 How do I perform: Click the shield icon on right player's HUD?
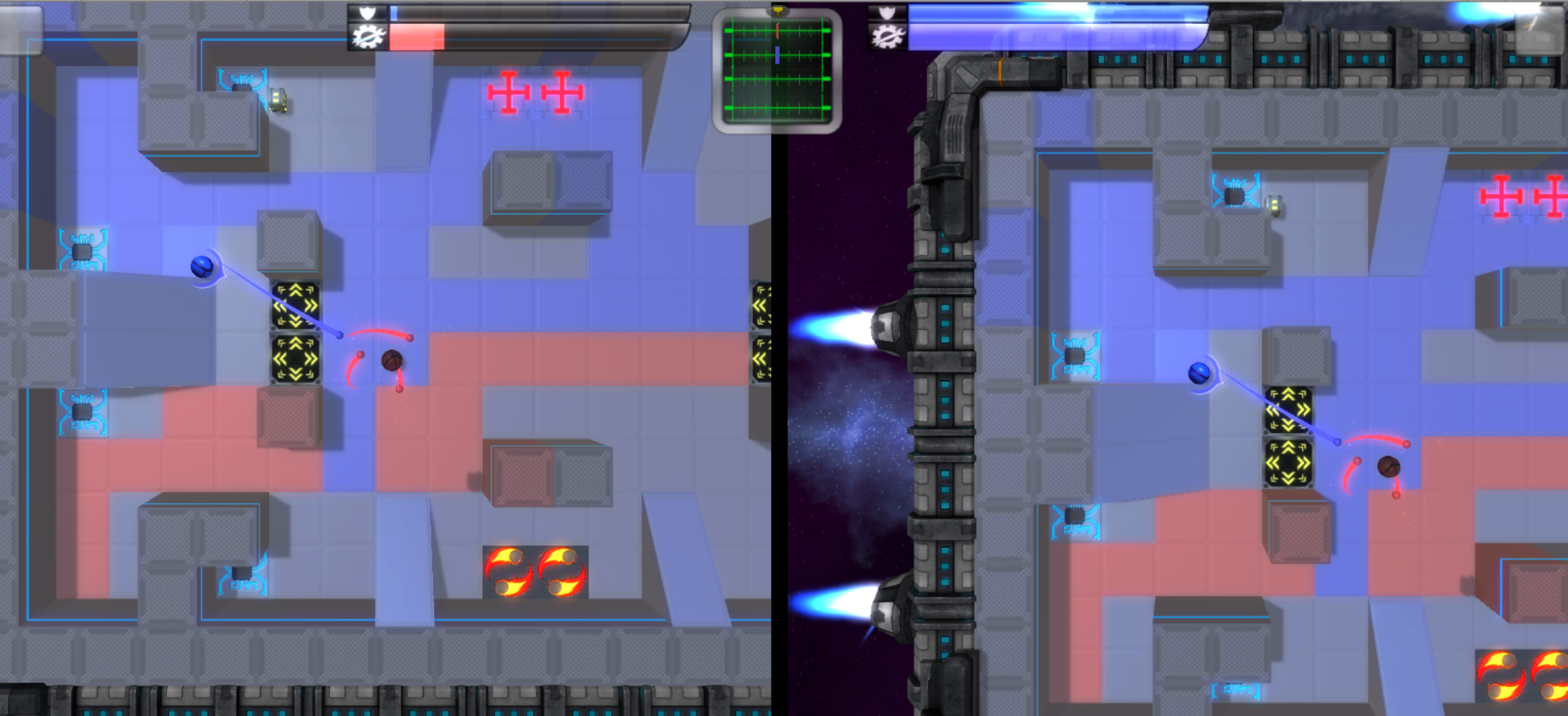tap(888, 12)
